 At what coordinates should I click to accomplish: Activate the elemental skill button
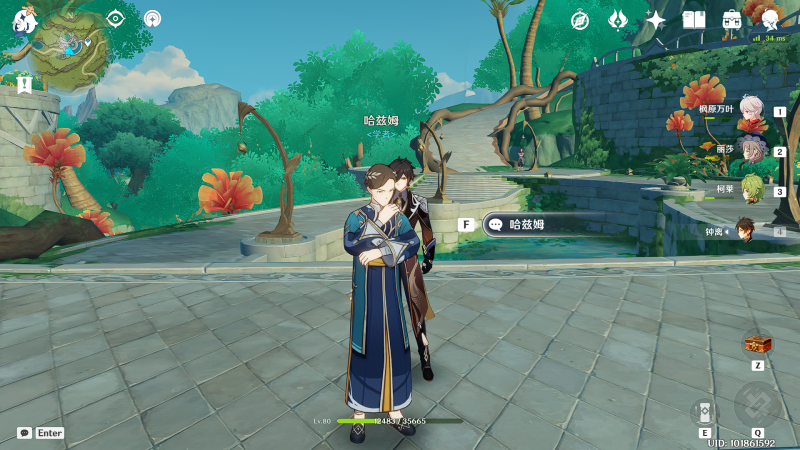point(705,411)
